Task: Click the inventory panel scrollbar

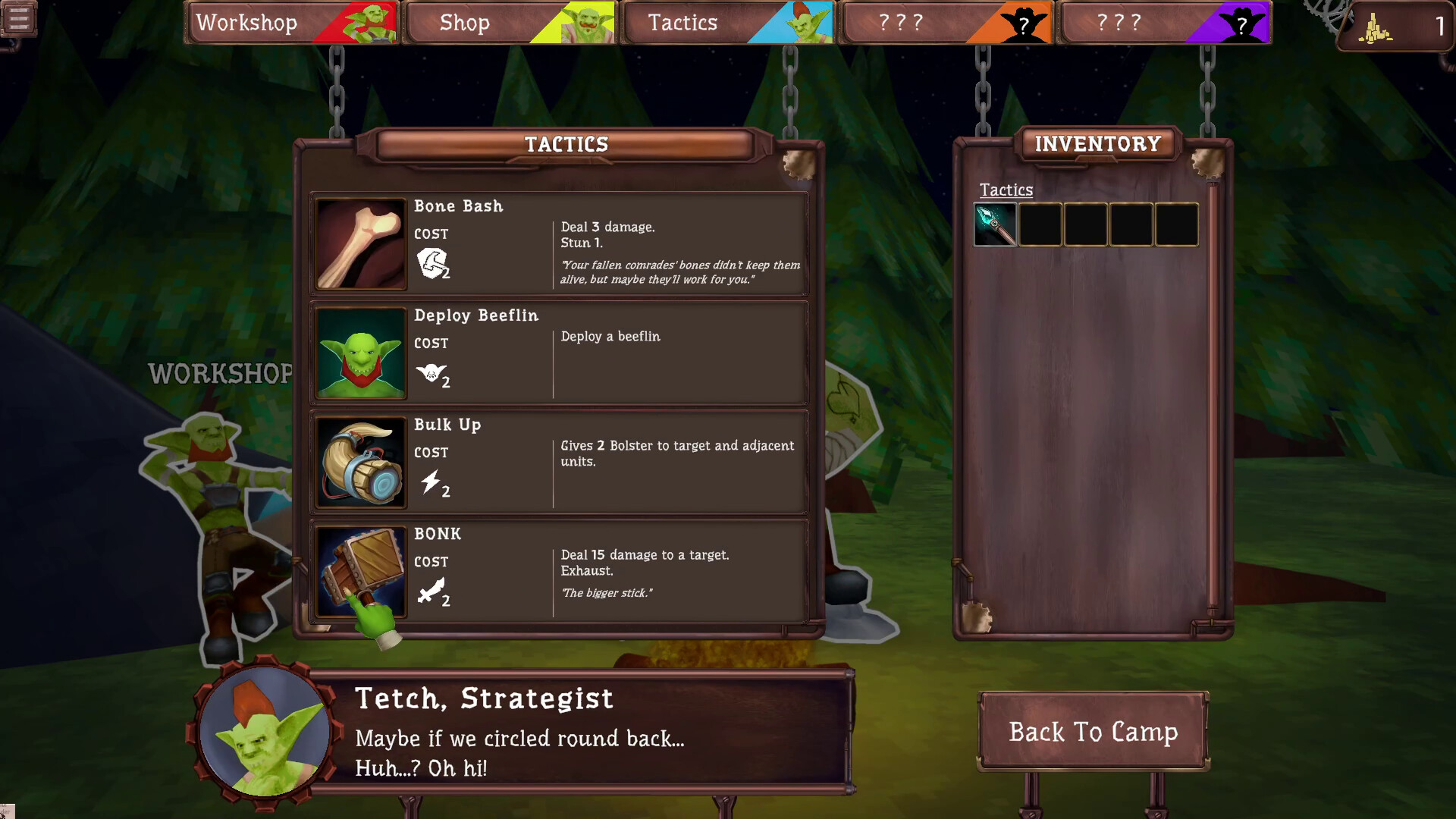Action: [1212, 394]
